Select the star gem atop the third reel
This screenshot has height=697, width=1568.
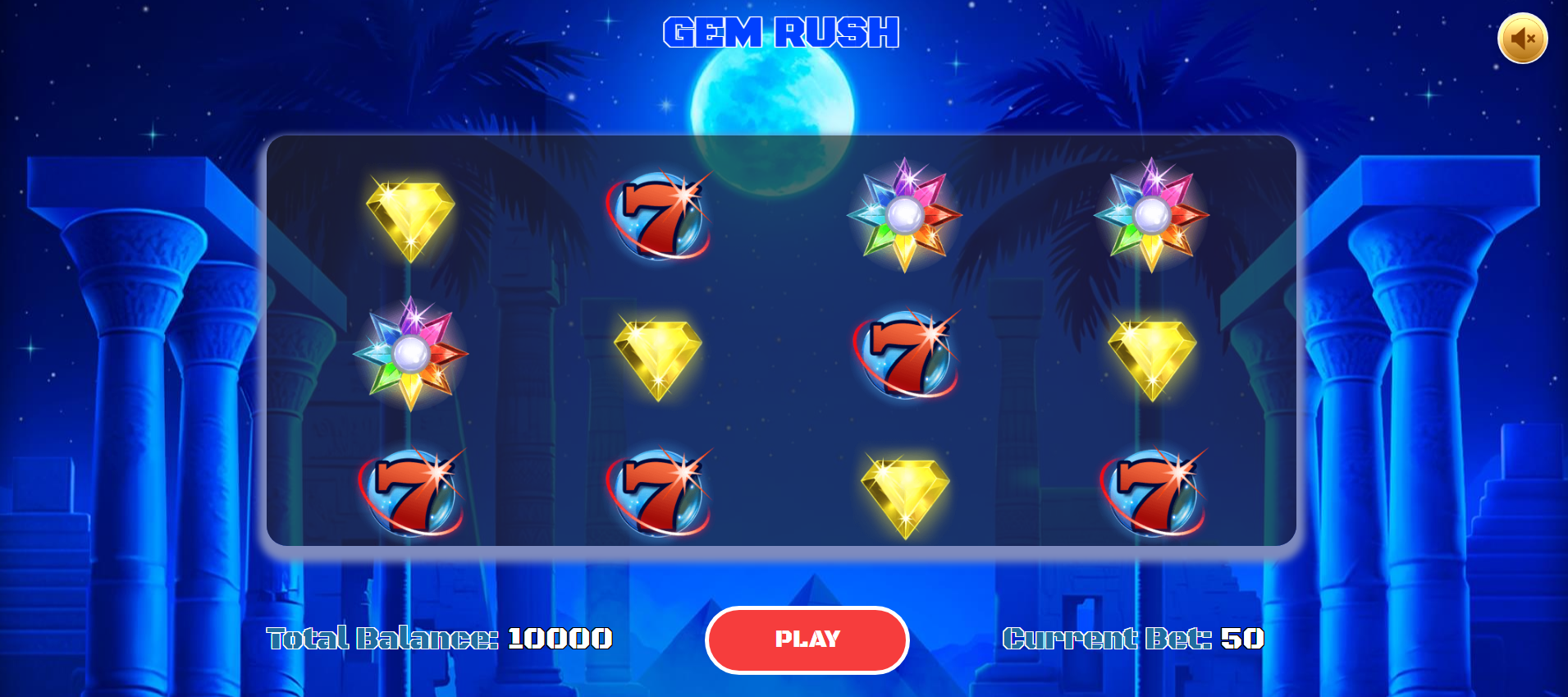click(906, 215)
